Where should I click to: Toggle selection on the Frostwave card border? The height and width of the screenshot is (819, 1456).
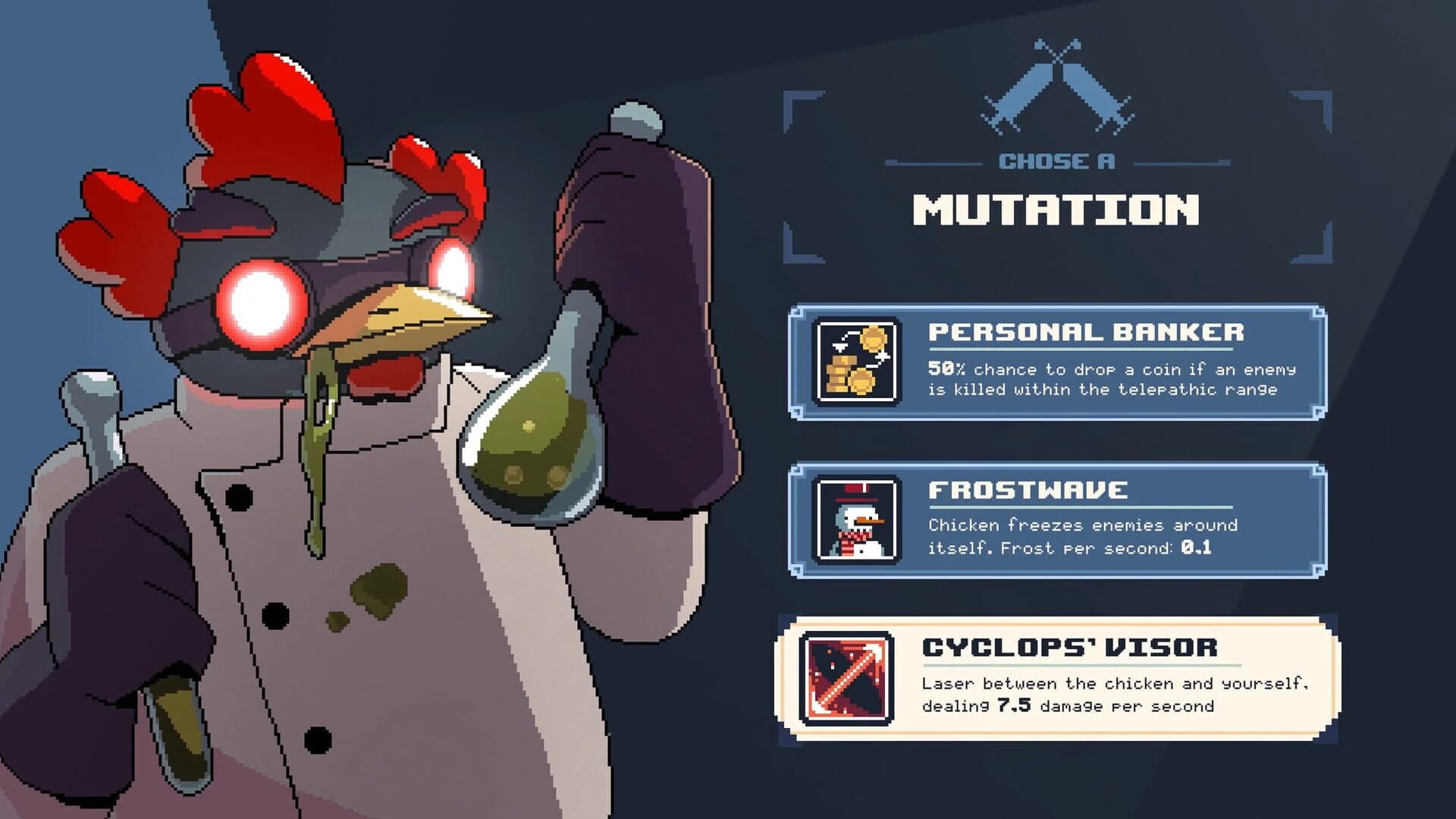[x=1062, y=464]
